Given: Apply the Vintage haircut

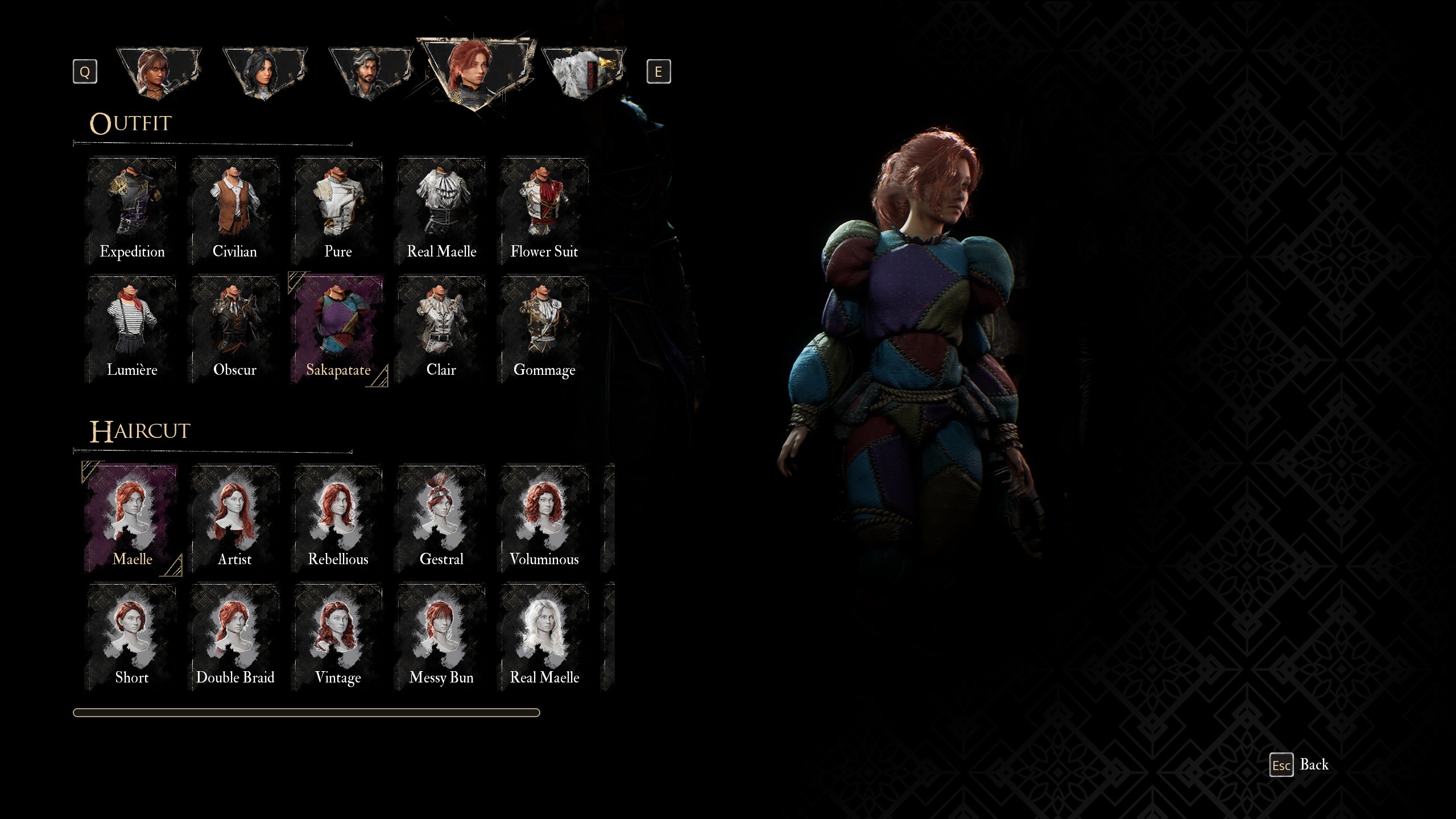Looking at the screenshot, I should pos(338,637).
